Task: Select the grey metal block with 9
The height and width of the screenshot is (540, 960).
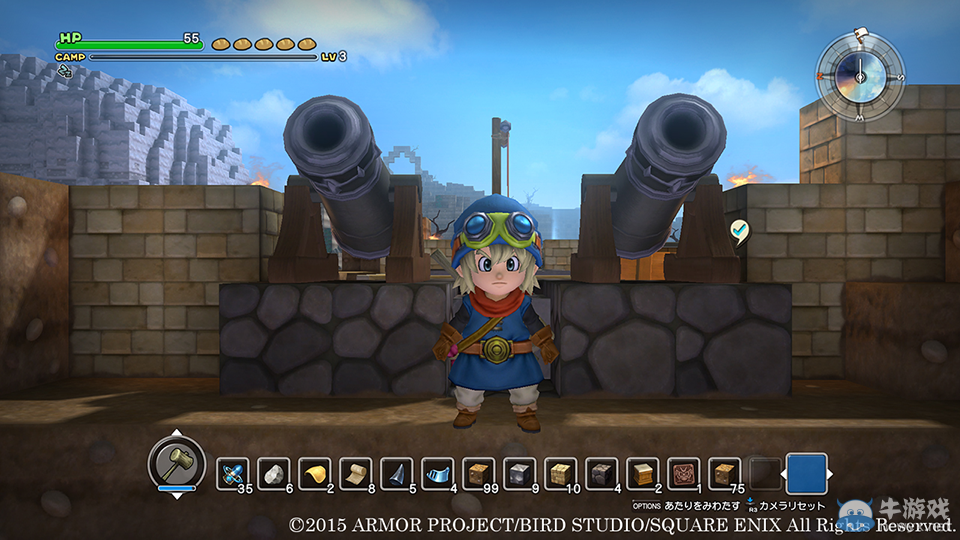Action: [x=520, y=473]
